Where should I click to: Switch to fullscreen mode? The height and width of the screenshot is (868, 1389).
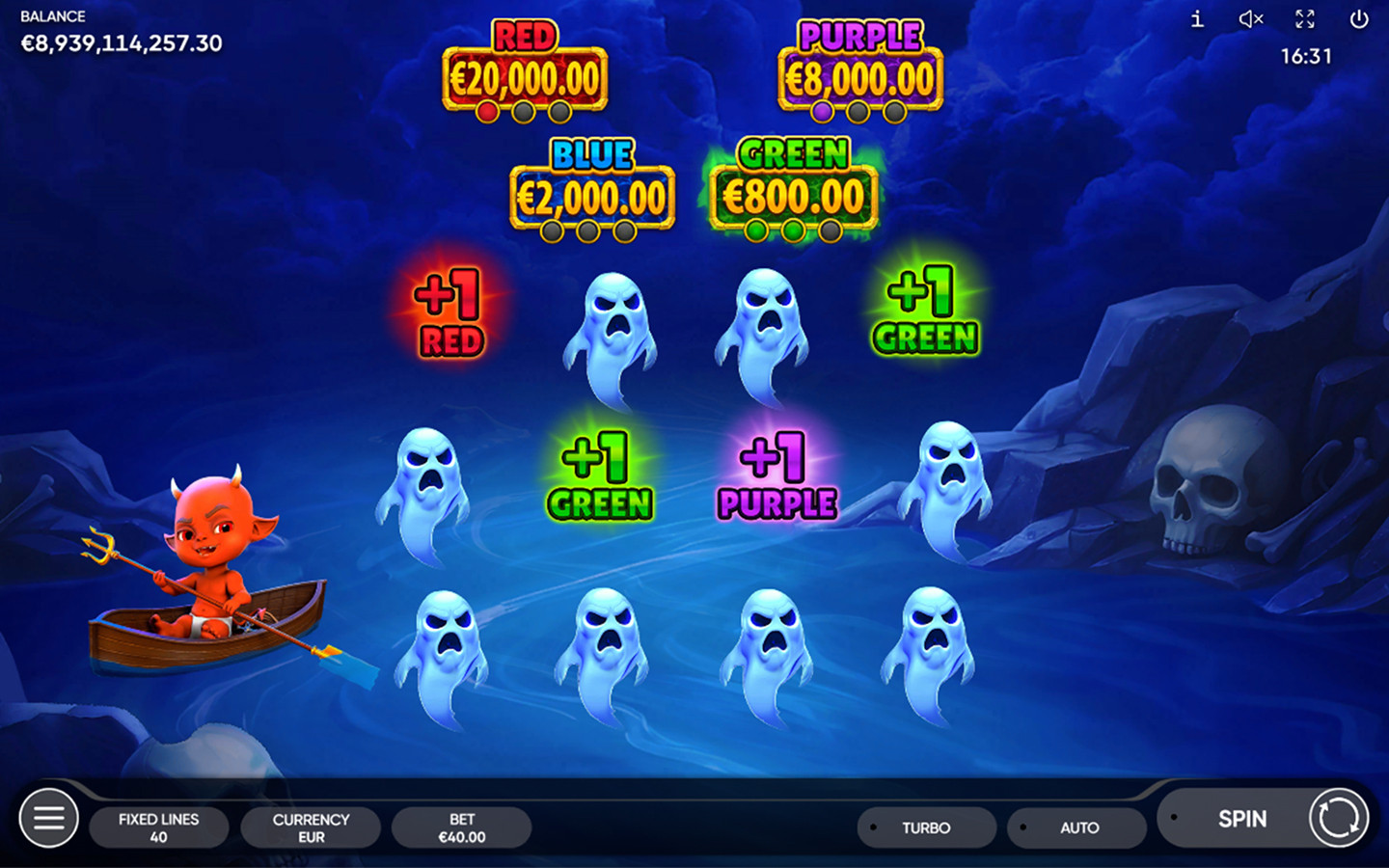coord(1305,19)
